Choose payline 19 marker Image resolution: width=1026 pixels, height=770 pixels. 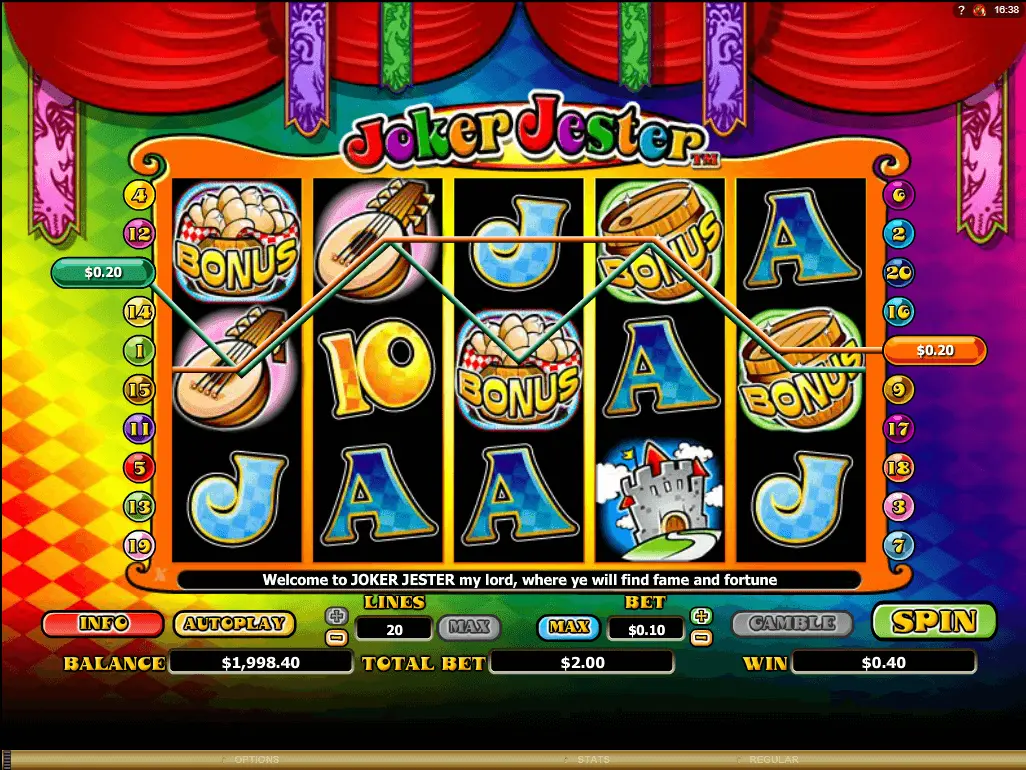(139, 546)
